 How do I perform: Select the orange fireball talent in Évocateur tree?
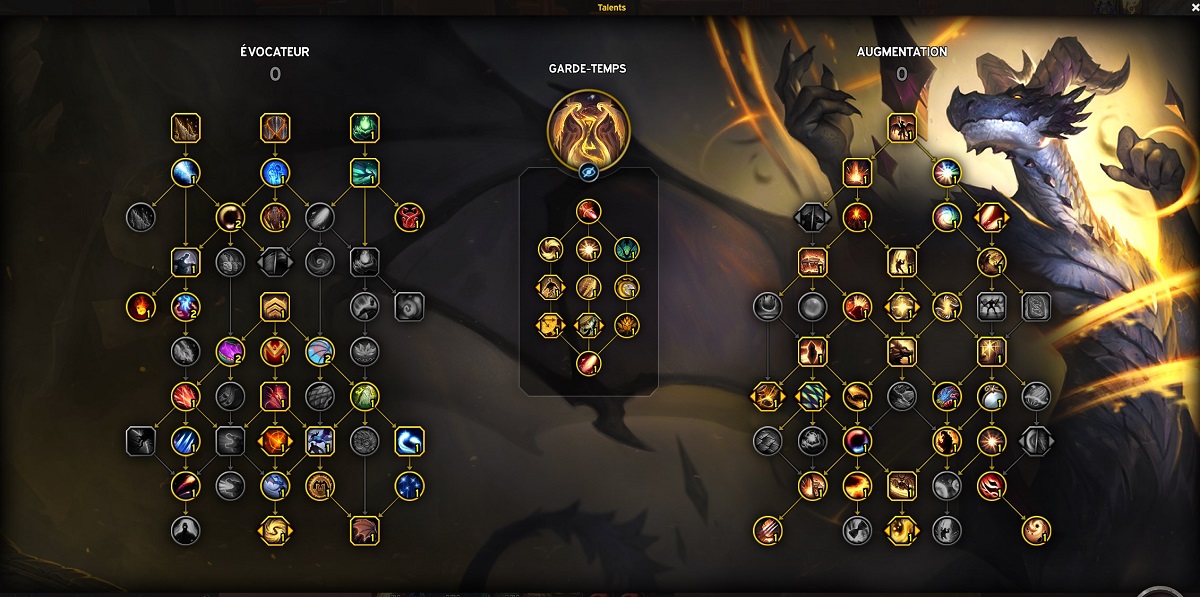click(141, 306)
